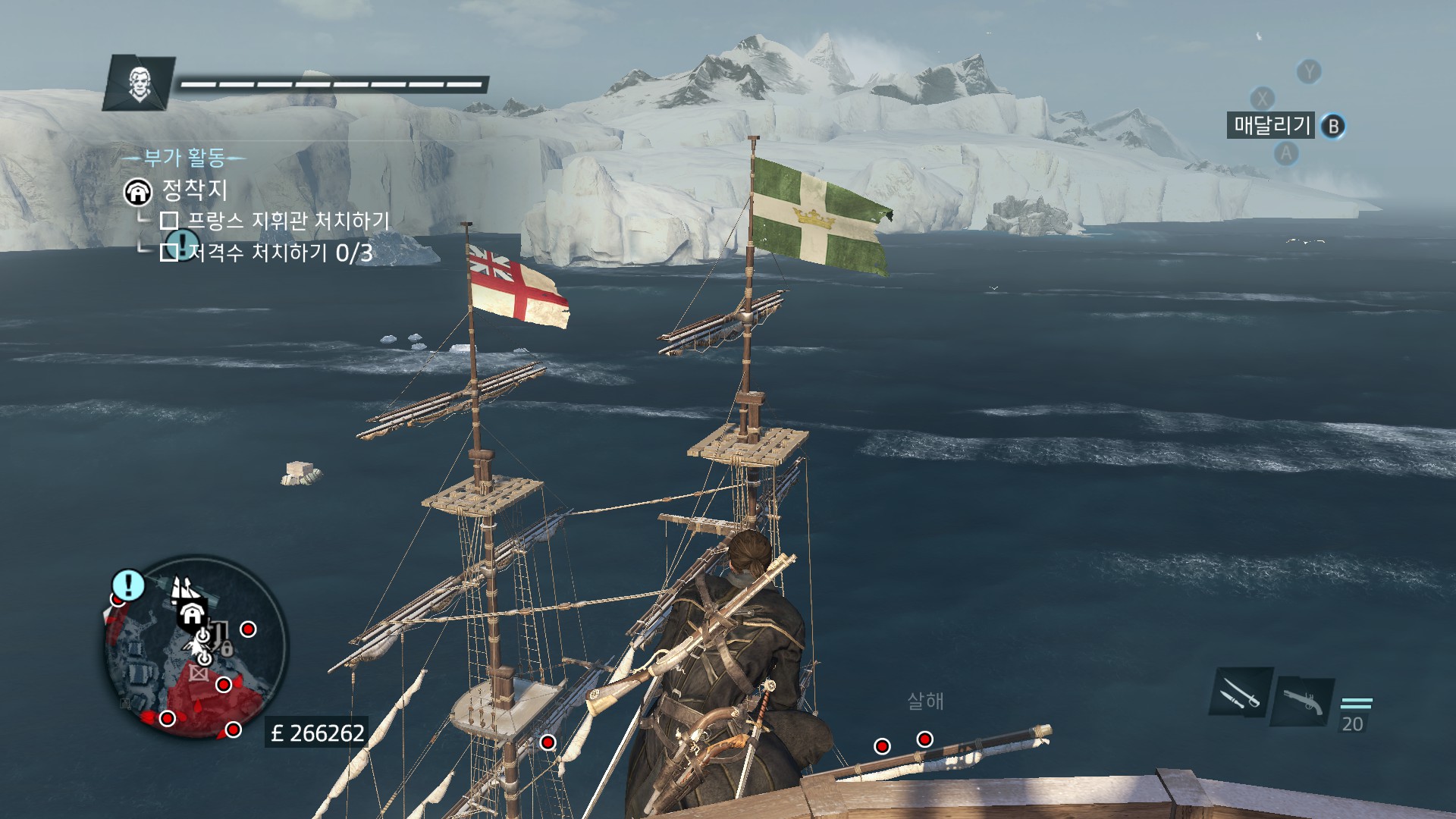1456x819 pixels.
Task: Click the character portrait icon
Action: [140, 83]
